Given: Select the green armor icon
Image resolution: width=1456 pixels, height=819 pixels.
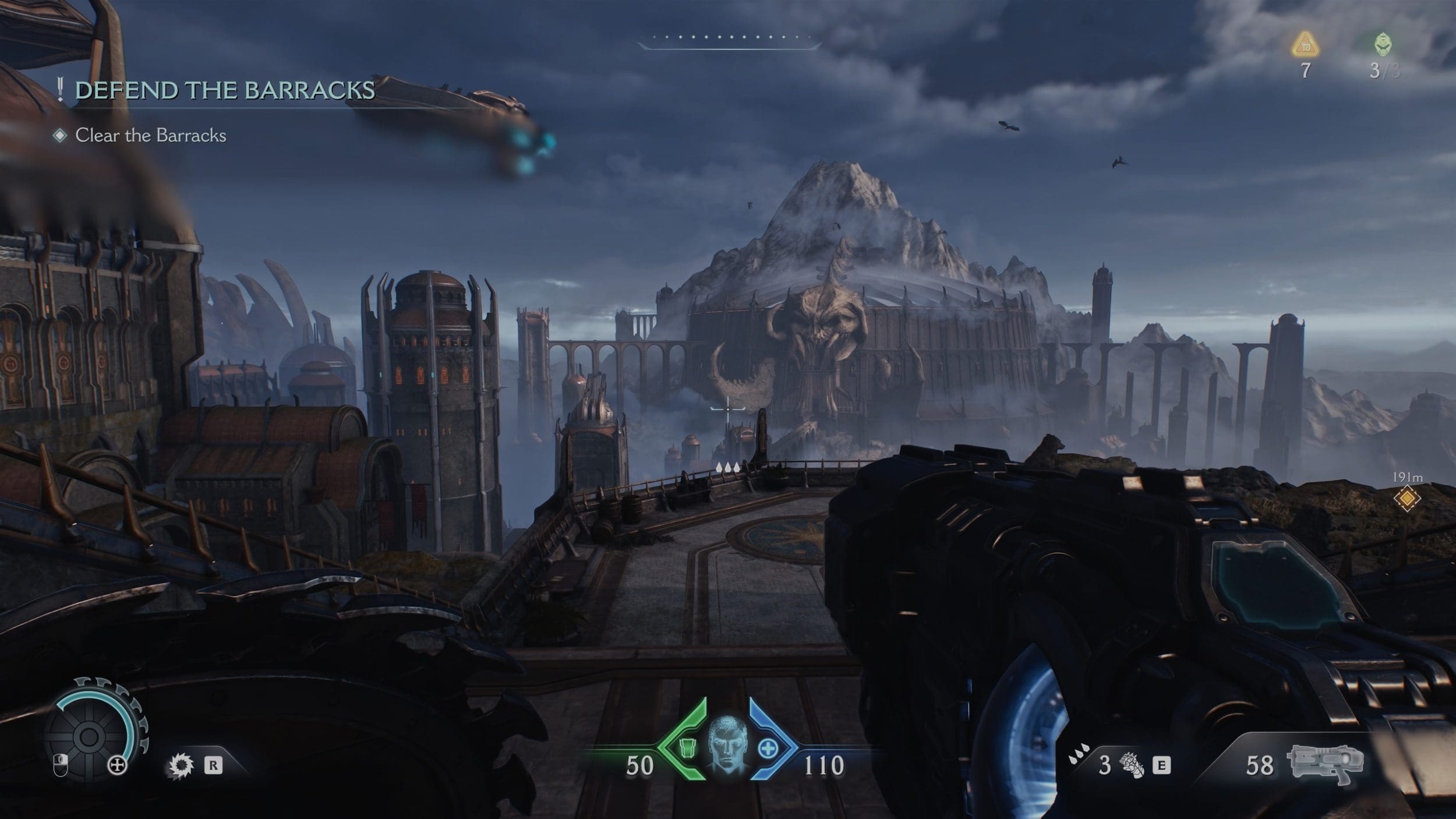Looking at the screenshot, I should tap(689, 748).
